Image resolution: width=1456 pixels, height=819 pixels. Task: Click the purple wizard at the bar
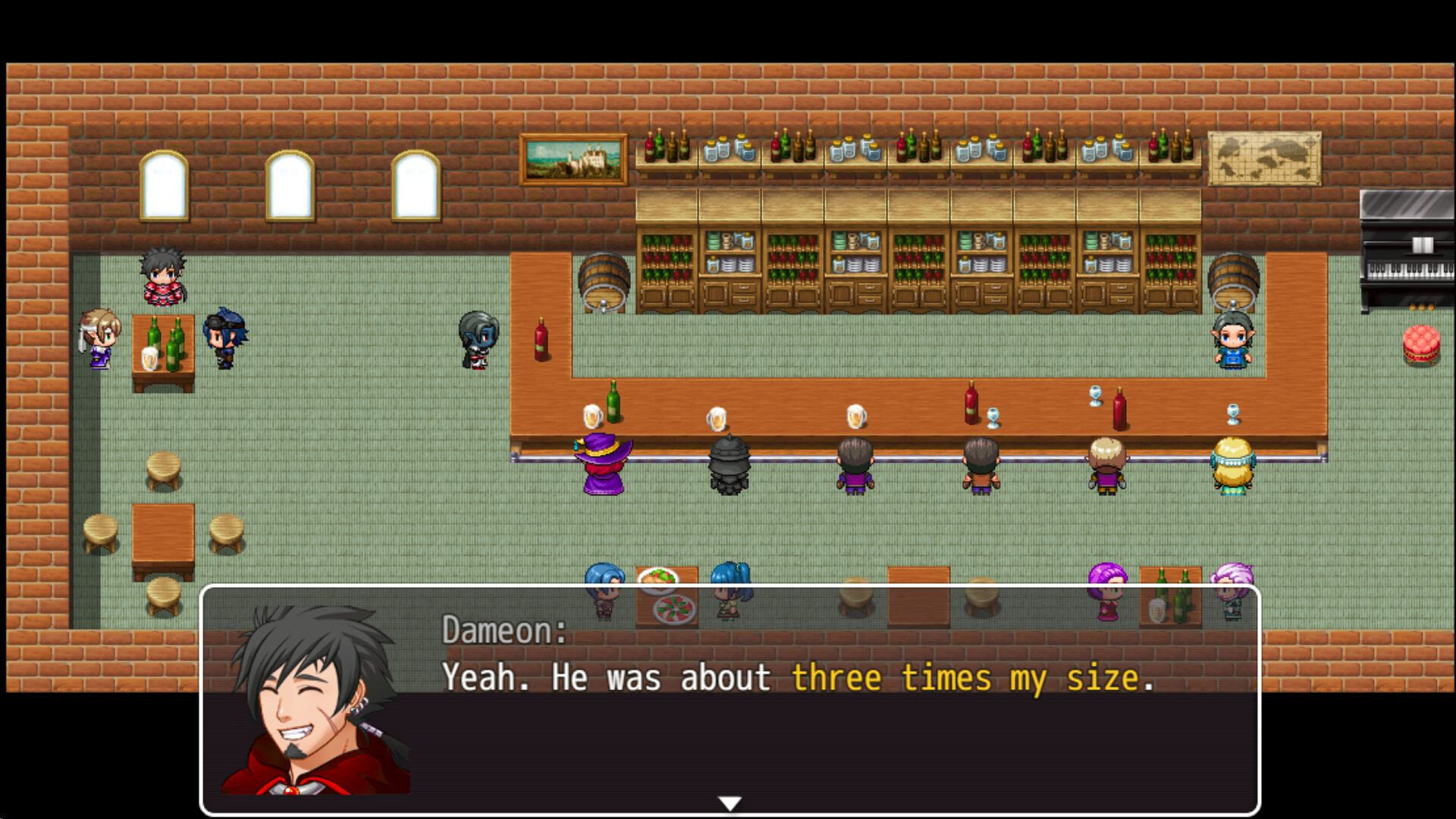click(x=603, y=466)
